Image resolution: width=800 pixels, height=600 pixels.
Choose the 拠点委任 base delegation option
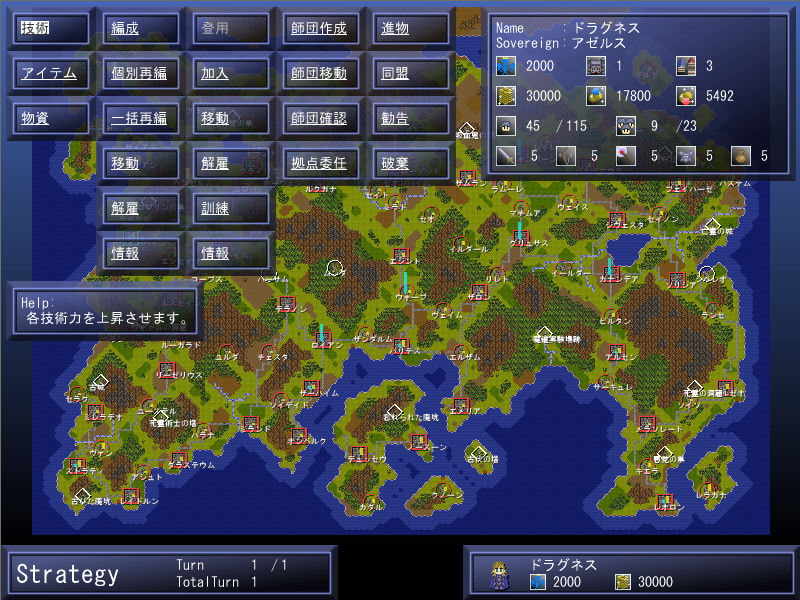(321, 163)
